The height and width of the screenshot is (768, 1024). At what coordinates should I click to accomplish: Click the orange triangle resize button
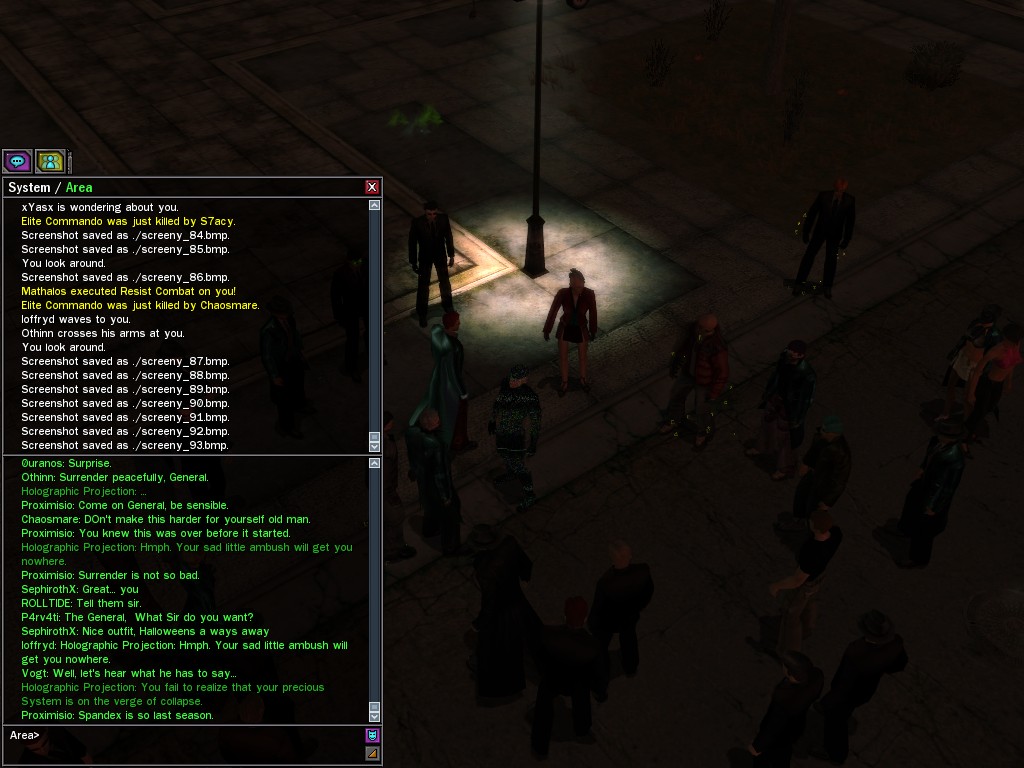[x=372, y=753]
